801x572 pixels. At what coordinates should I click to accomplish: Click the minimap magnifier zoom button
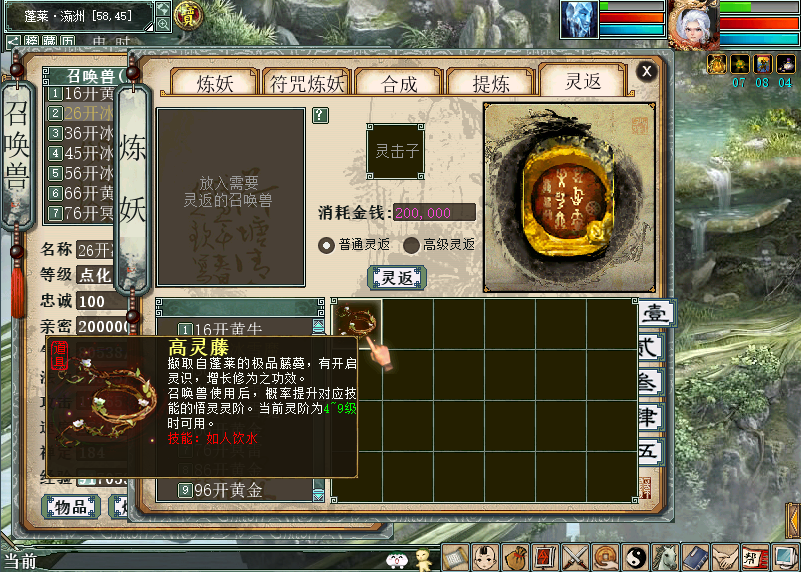163,24
